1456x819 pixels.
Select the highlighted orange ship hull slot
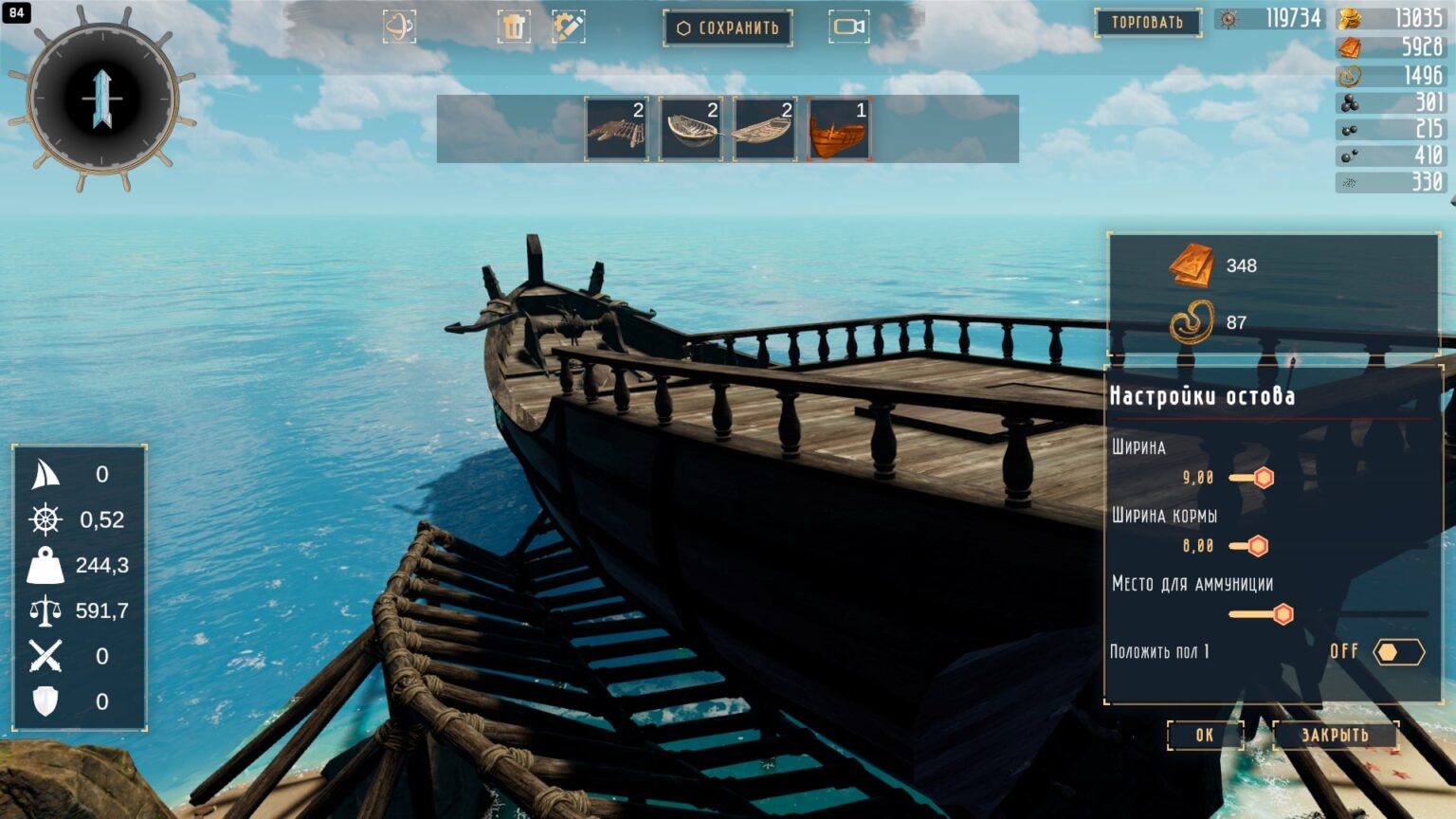pyautogui.click(x=839, y=128)
